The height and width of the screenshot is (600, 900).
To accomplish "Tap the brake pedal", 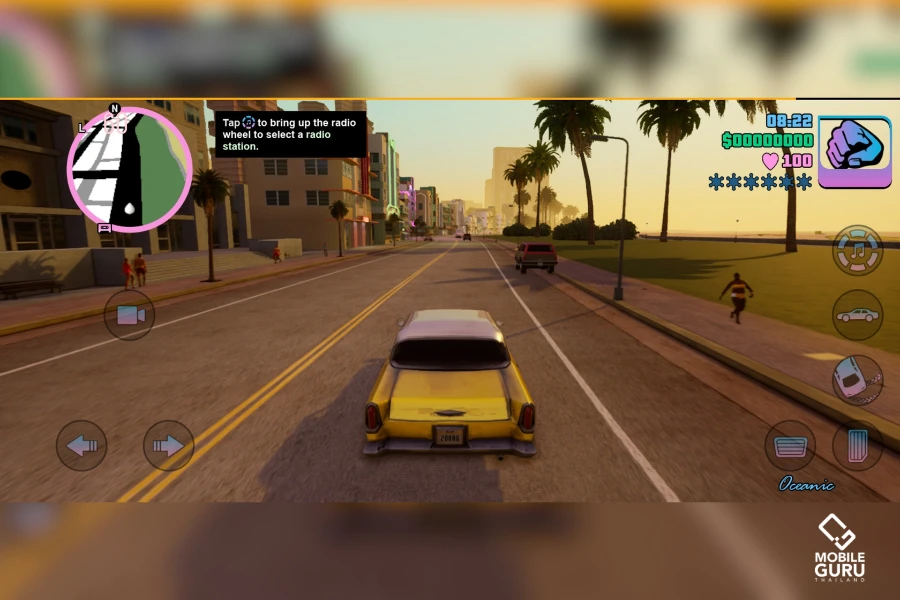I will tap(790, 445).
